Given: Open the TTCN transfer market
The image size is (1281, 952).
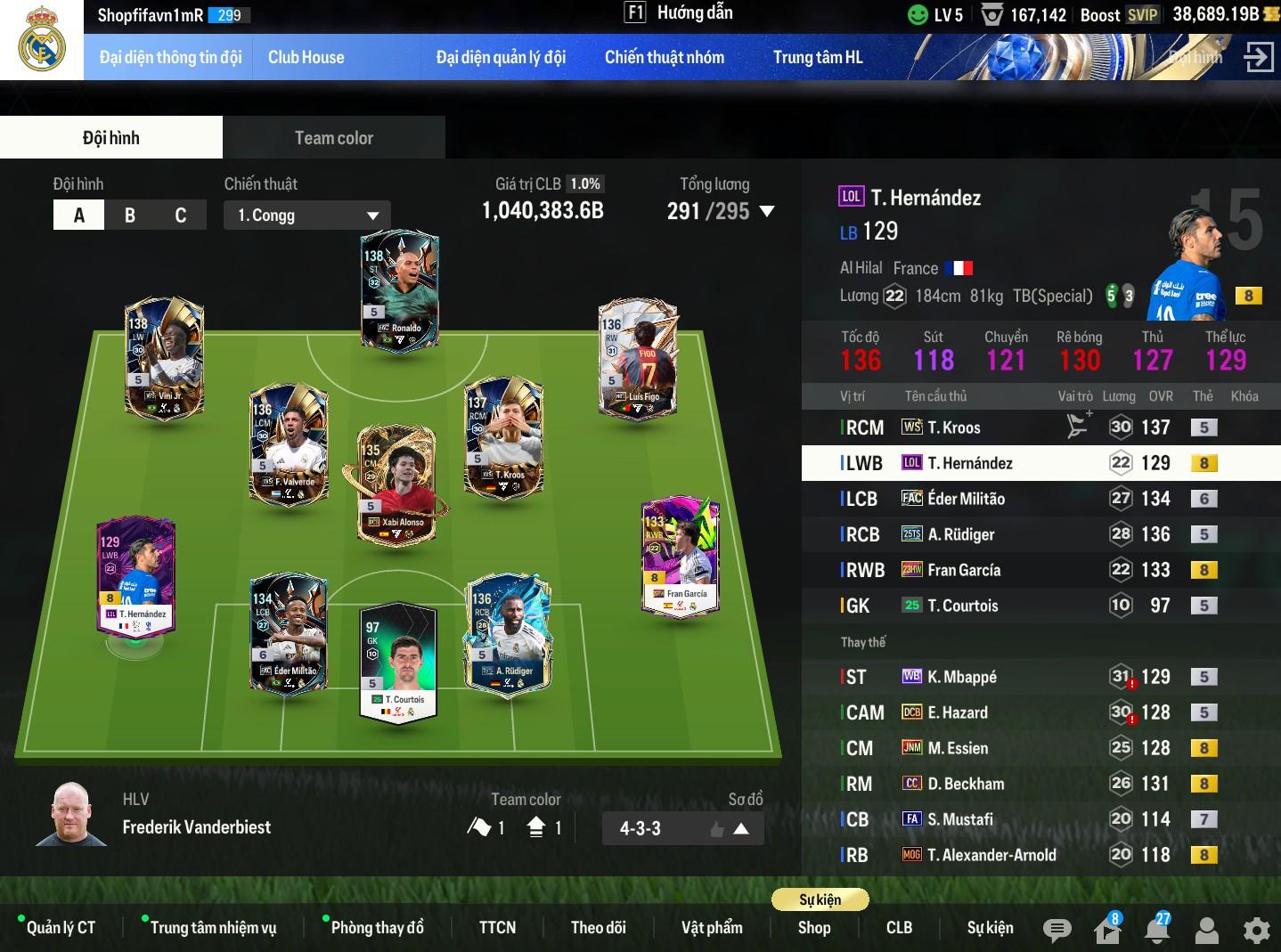Looking at the screenshot, I should [497, 928].
